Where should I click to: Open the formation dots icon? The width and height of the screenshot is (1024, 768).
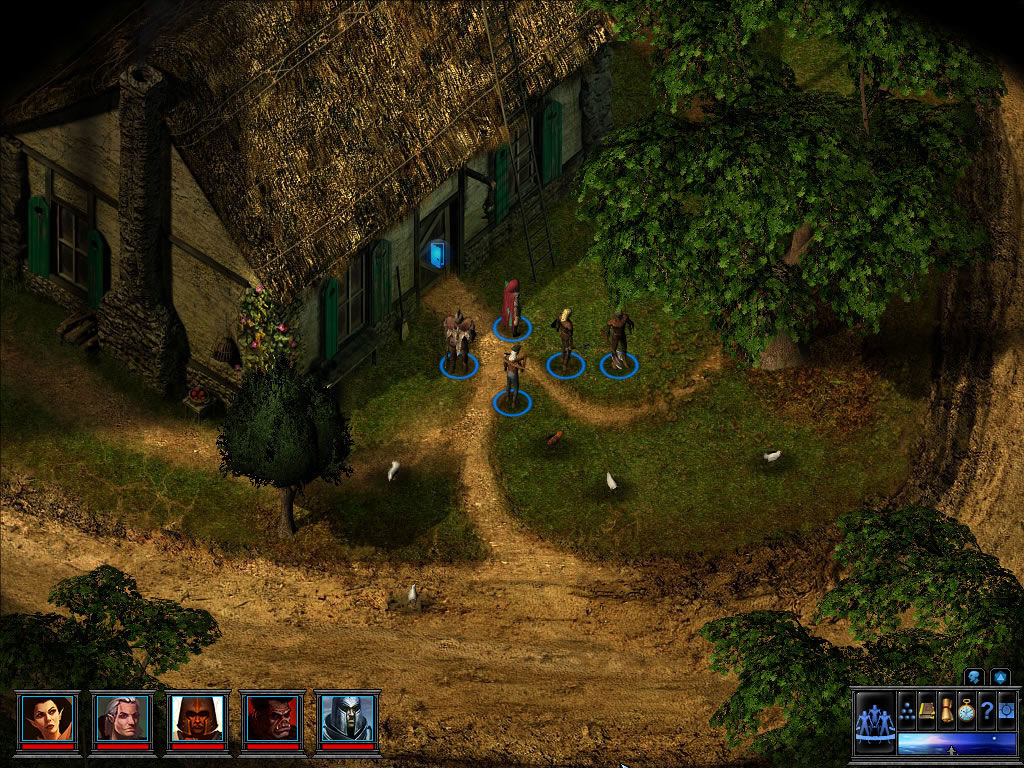coord(907,710)
